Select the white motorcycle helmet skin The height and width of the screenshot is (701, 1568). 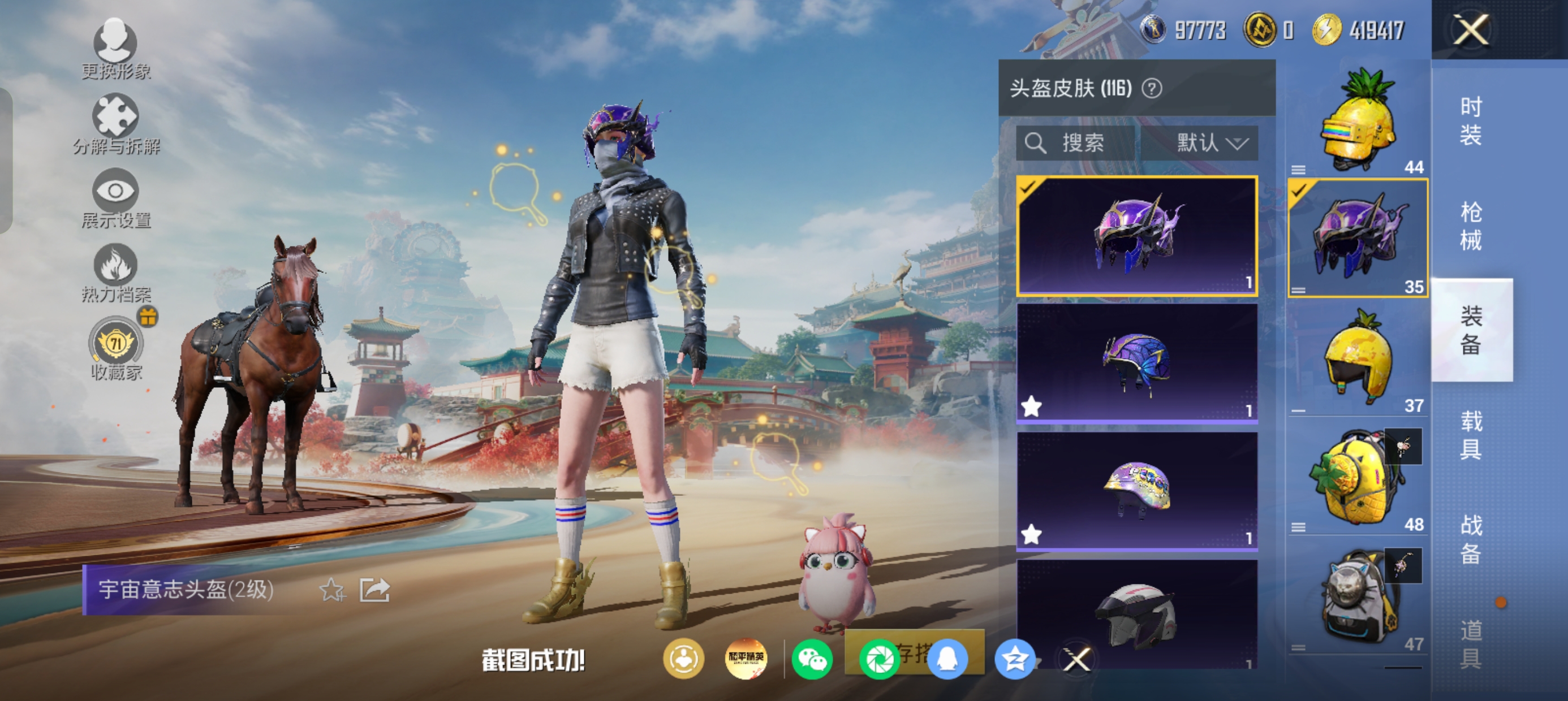coord(1136,615)
